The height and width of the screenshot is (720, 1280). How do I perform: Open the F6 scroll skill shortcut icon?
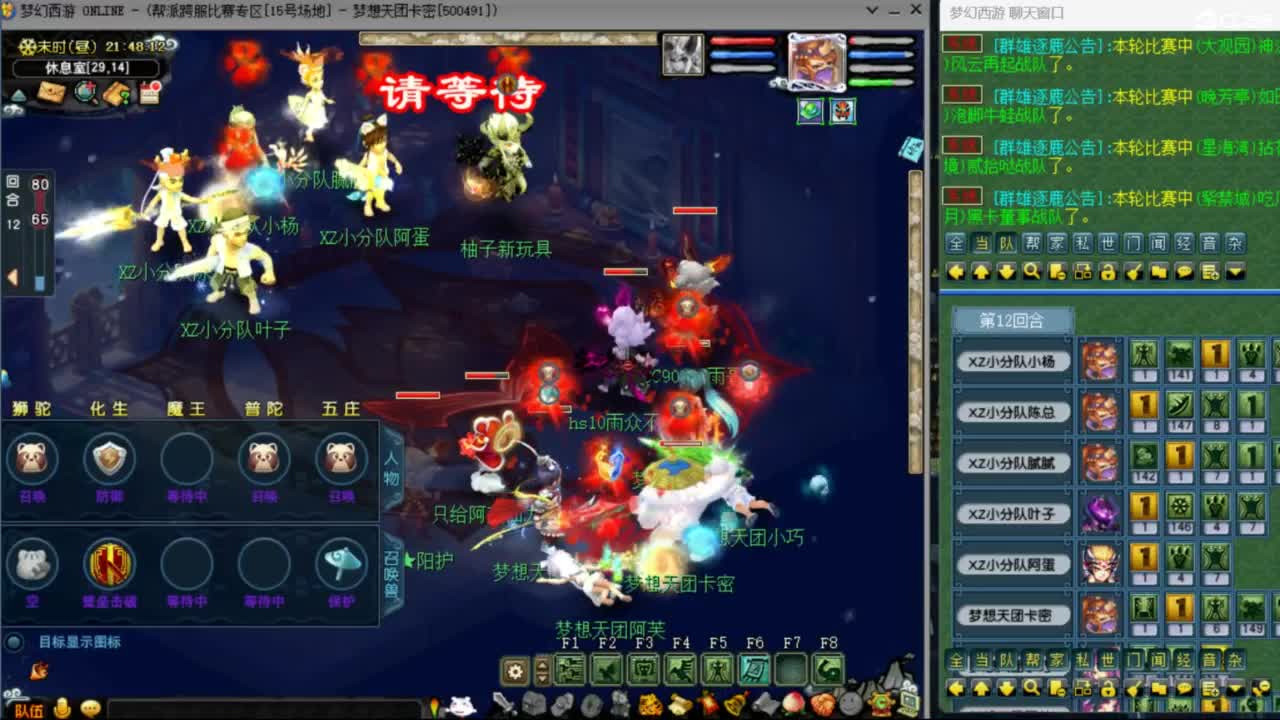tap(754, 667)
